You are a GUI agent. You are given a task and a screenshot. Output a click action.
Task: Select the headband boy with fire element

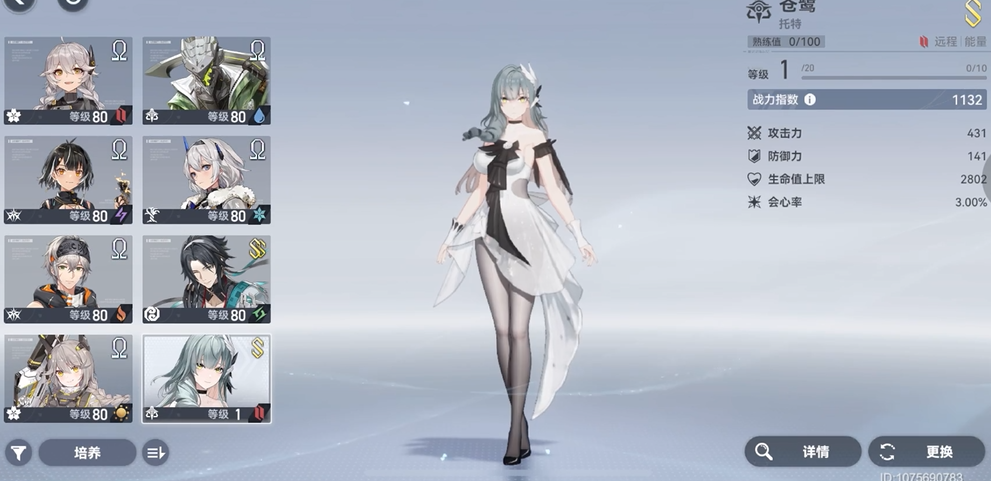point(68,279)
